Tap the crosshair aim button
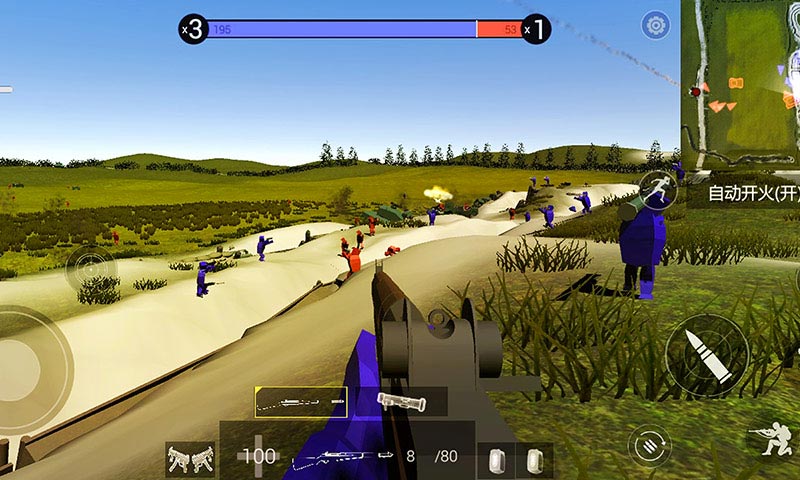The image size is (800, 480). (91, 268)
